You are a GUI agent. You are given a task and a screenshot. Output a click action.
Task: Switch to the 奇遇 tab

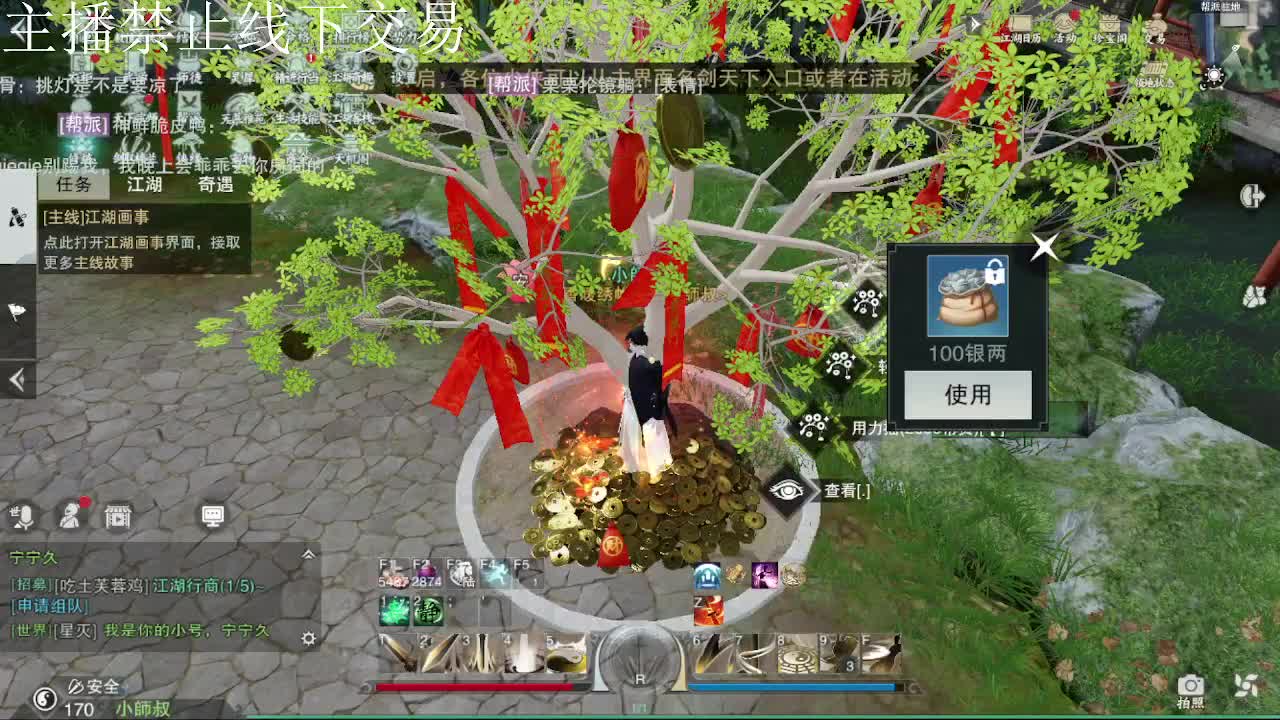pyautogui.click(x=215, y=184)
